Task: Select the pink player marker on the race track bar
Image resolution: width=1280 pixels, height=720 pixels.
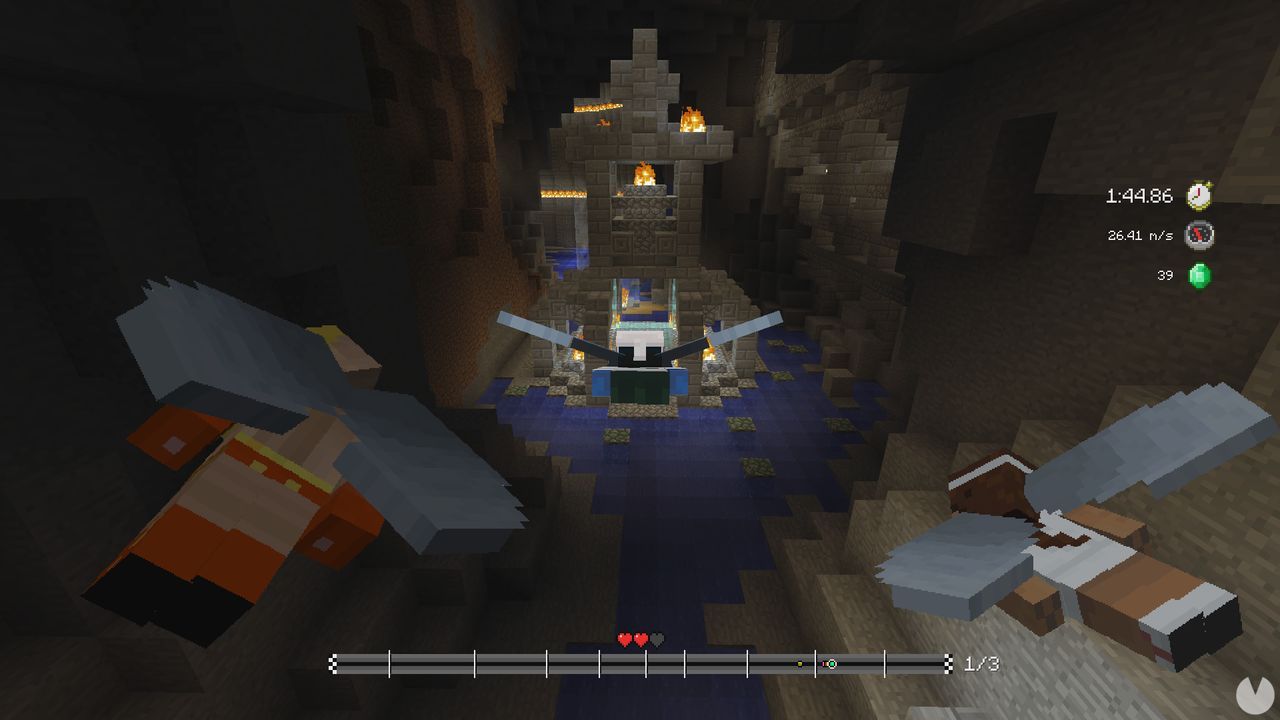Action: pos(824,664)
